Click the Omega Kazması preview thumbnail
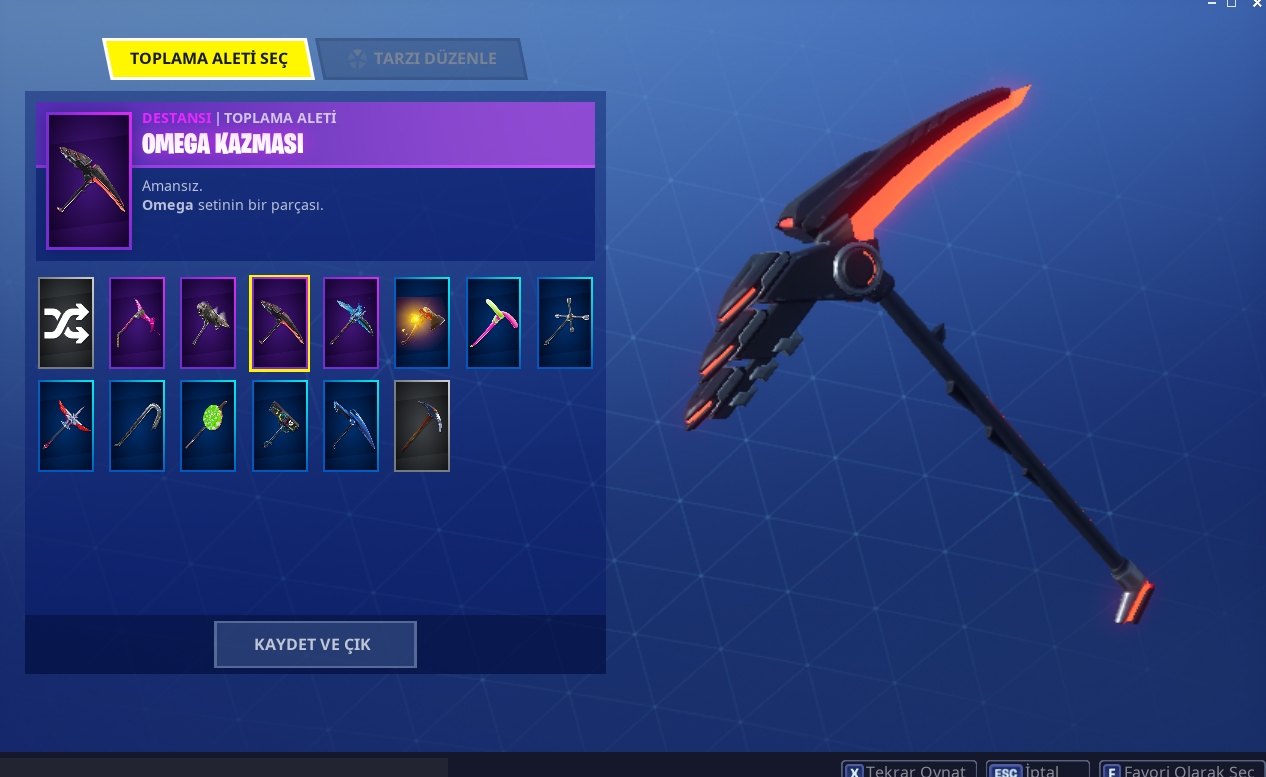 (89, 181)
